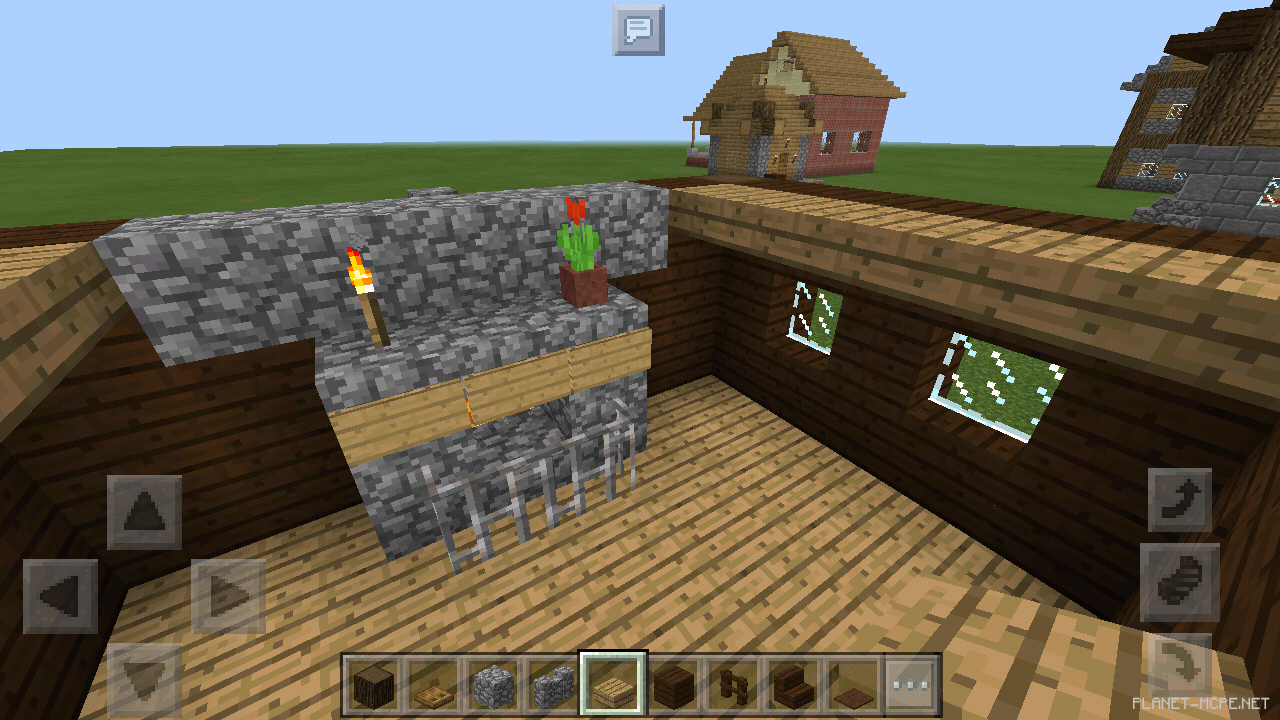The height and width of the screenshot is (720, 1280).
Task: Tap the torch on the cobblestone wall
Action: pos(362,280)
